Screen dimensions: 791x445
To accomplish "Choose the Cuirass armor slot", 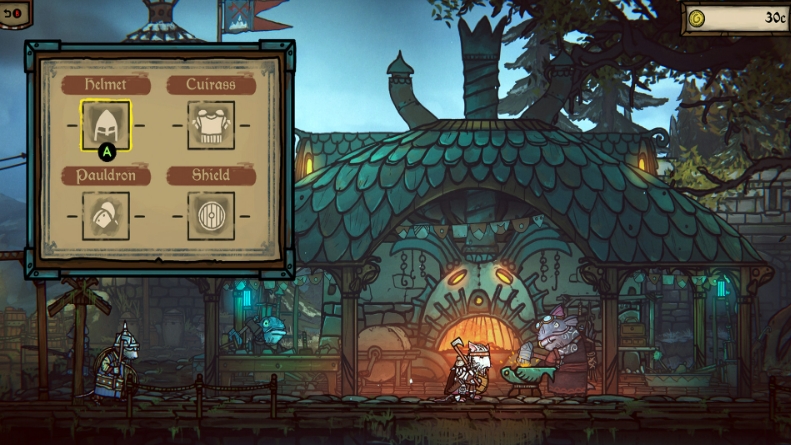I will (x=211, y=125).
